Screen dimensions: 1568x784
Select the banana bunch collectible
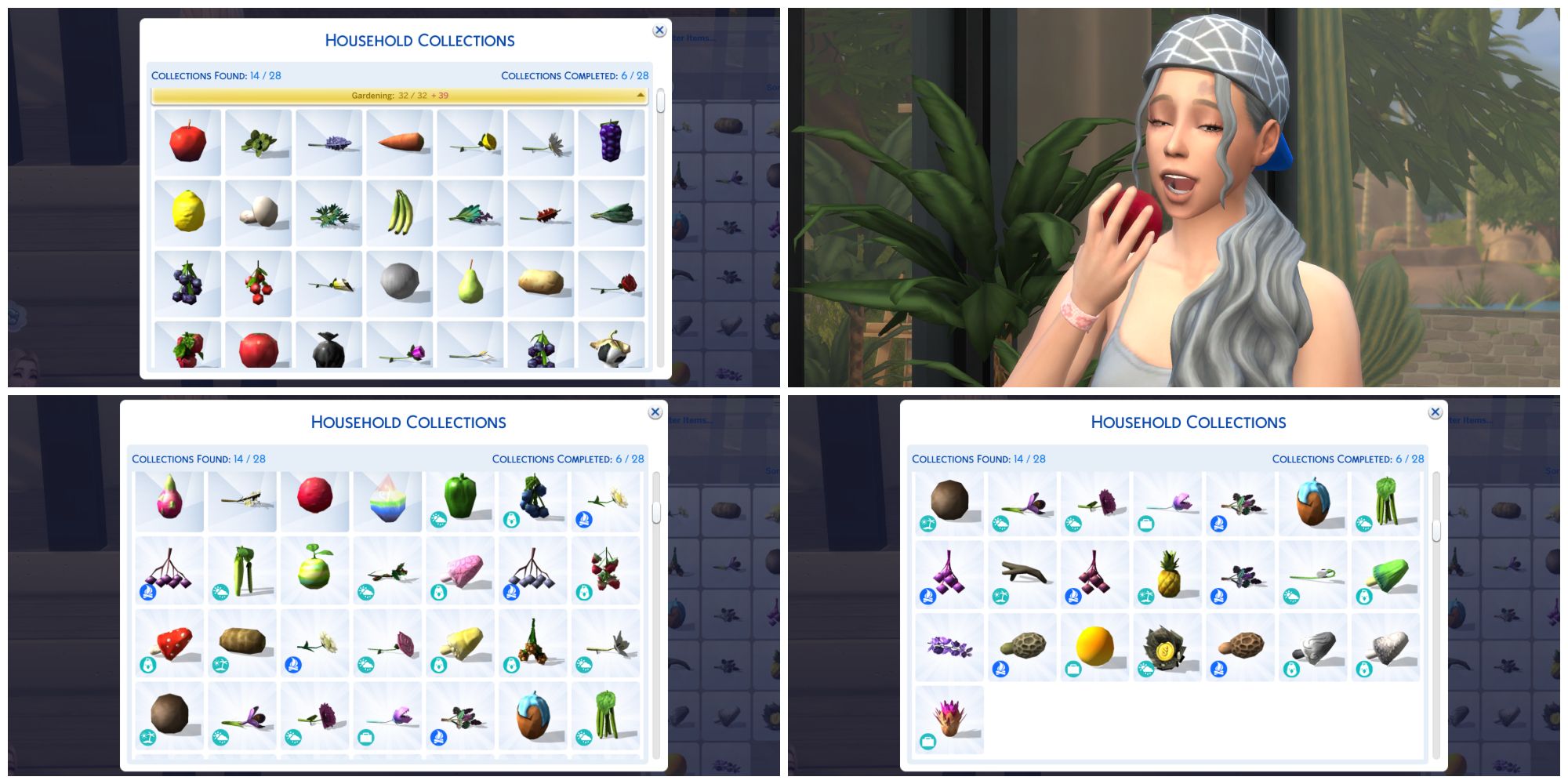[x=398, y=213]
